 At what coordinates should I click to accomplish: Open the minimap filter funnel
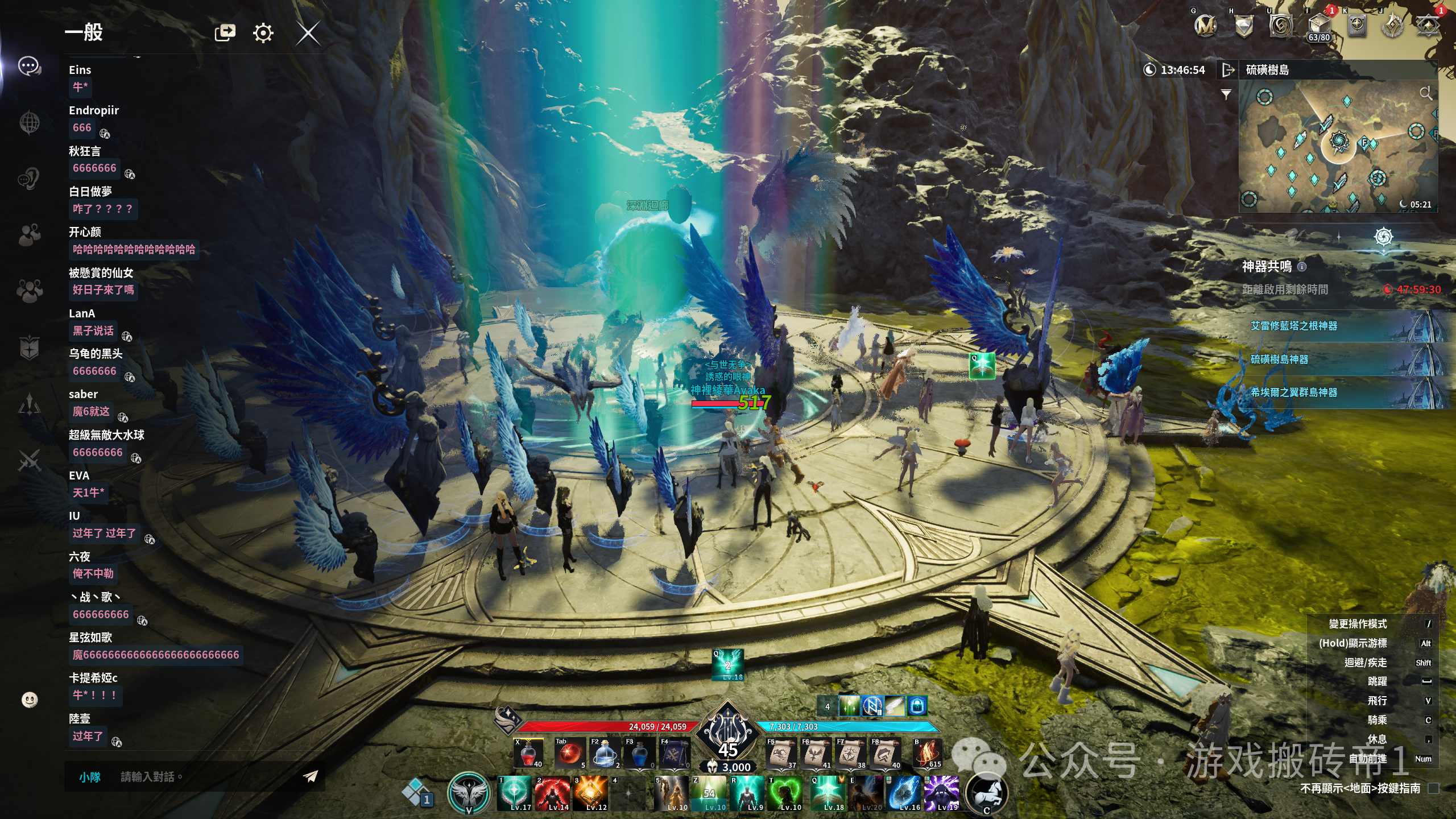click(x=1226, y=94)
